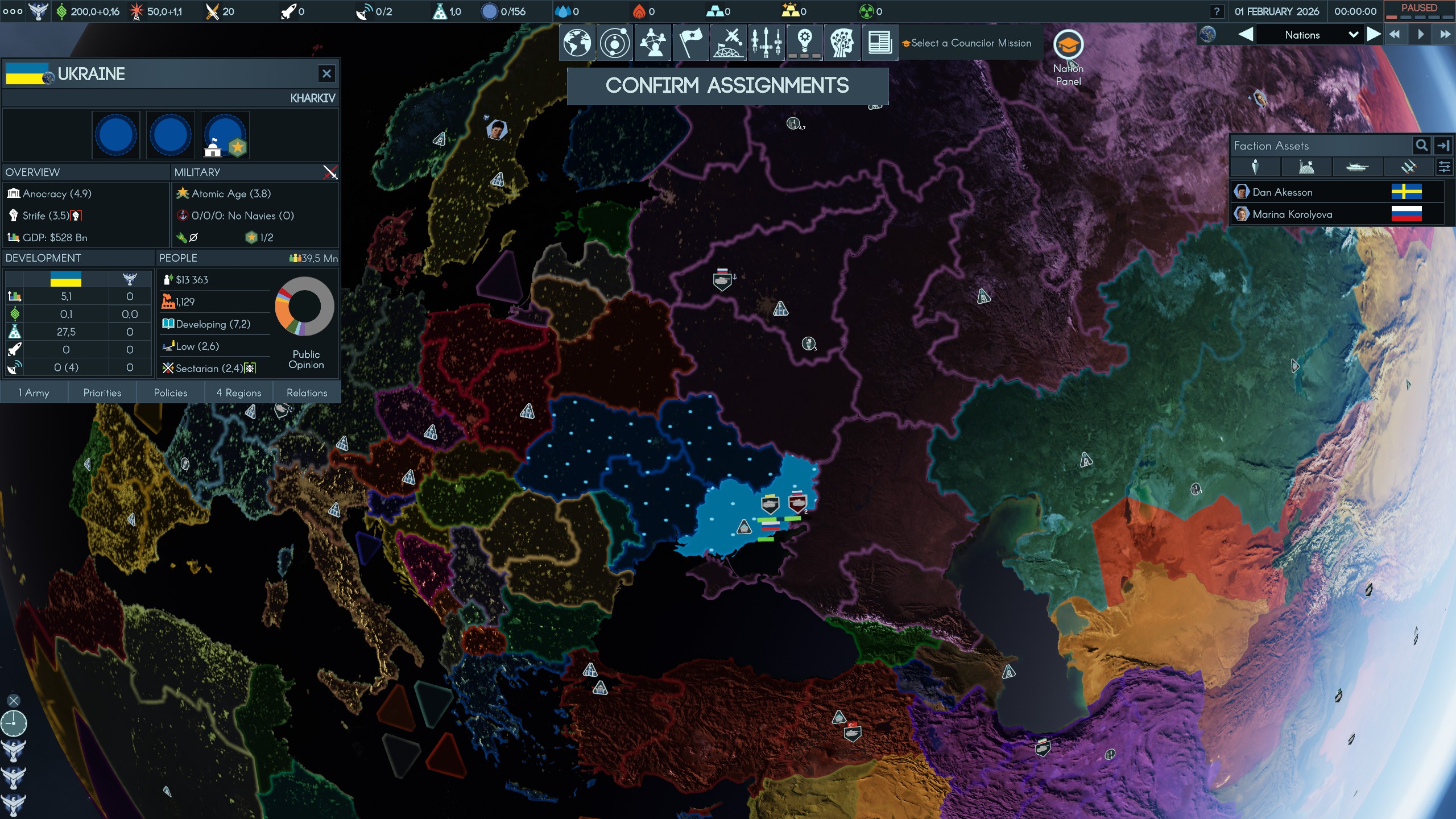Image resolution: width=1456 pixels, height=819 pixels.
Task: Open the globe Earth view button
Action: [x=577, y=43]
